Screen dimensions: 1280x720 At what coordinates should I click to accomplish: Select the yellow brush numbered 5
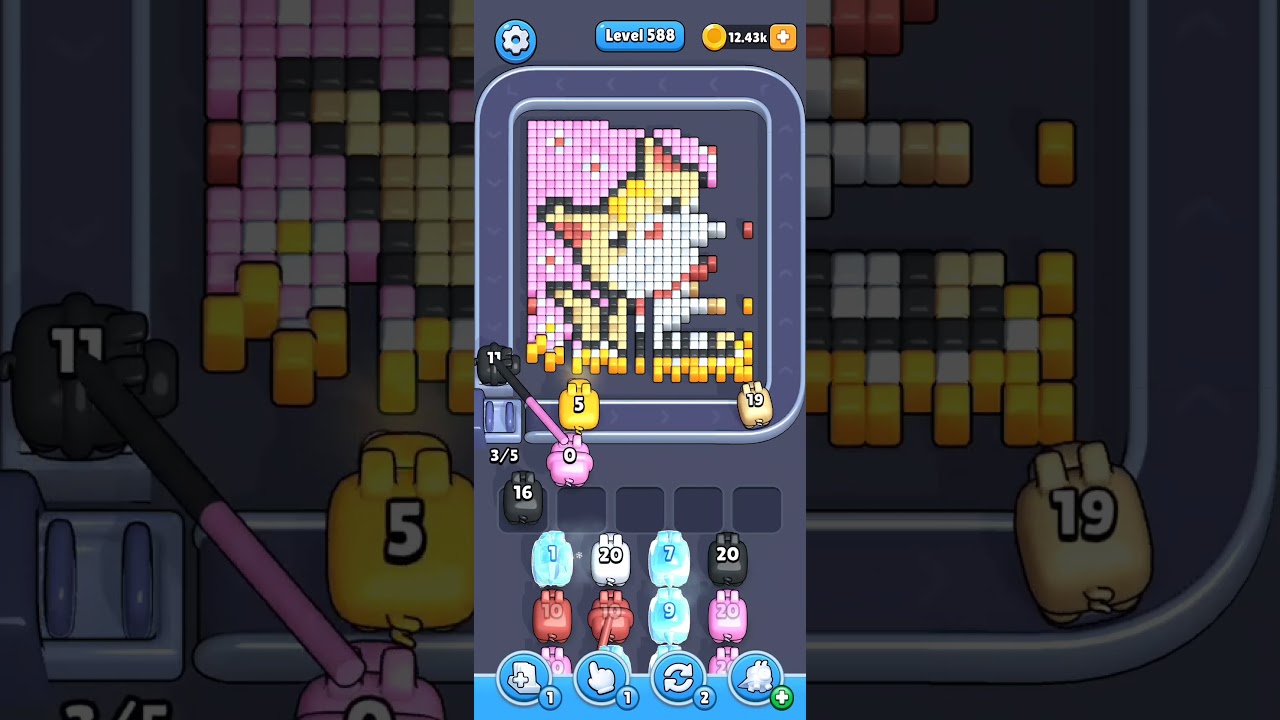(578, 406)
